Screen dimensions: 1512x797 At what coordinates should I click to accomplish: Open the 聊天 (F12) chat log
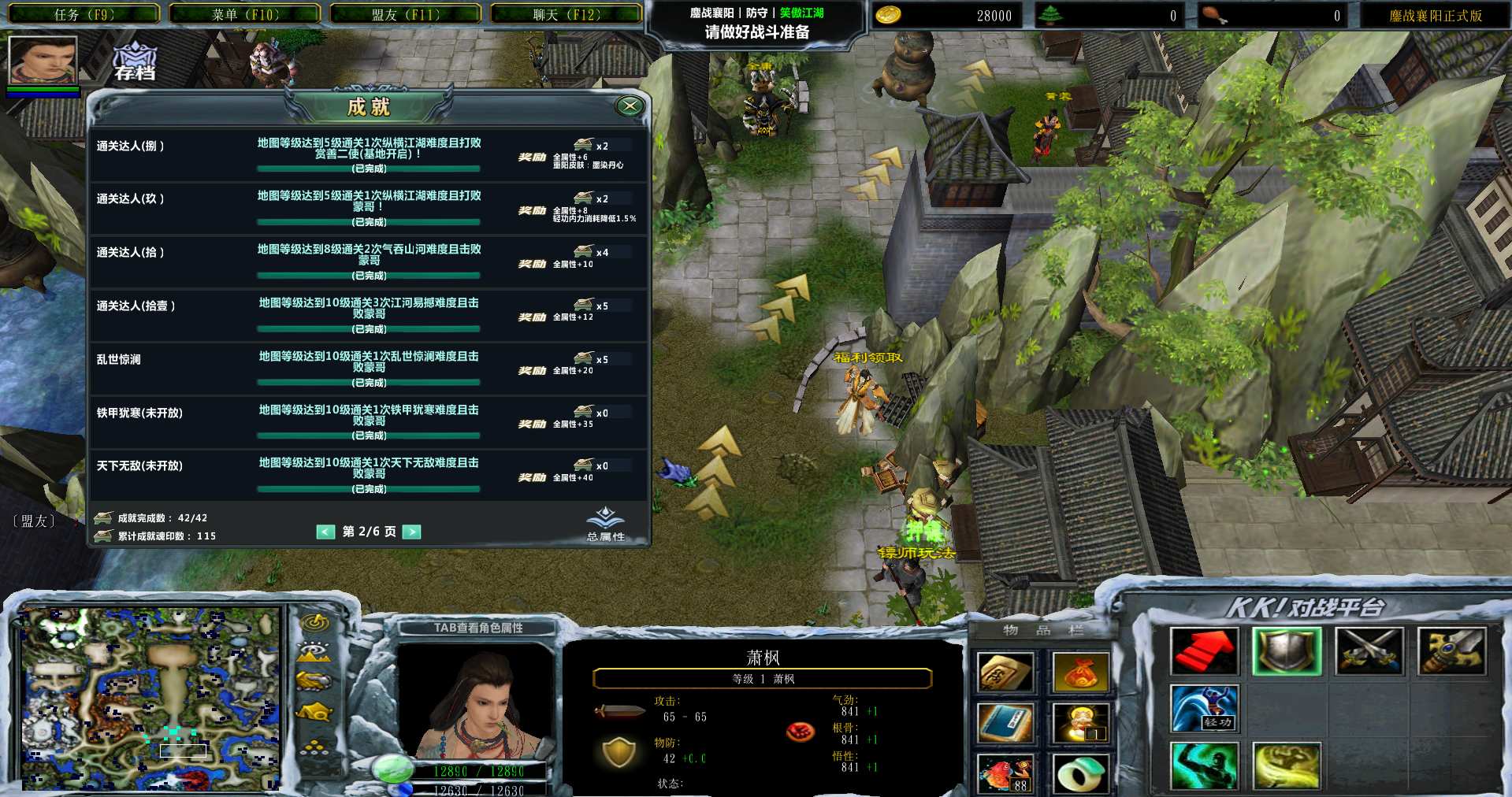pyautogui.click(x=567, y=14)
